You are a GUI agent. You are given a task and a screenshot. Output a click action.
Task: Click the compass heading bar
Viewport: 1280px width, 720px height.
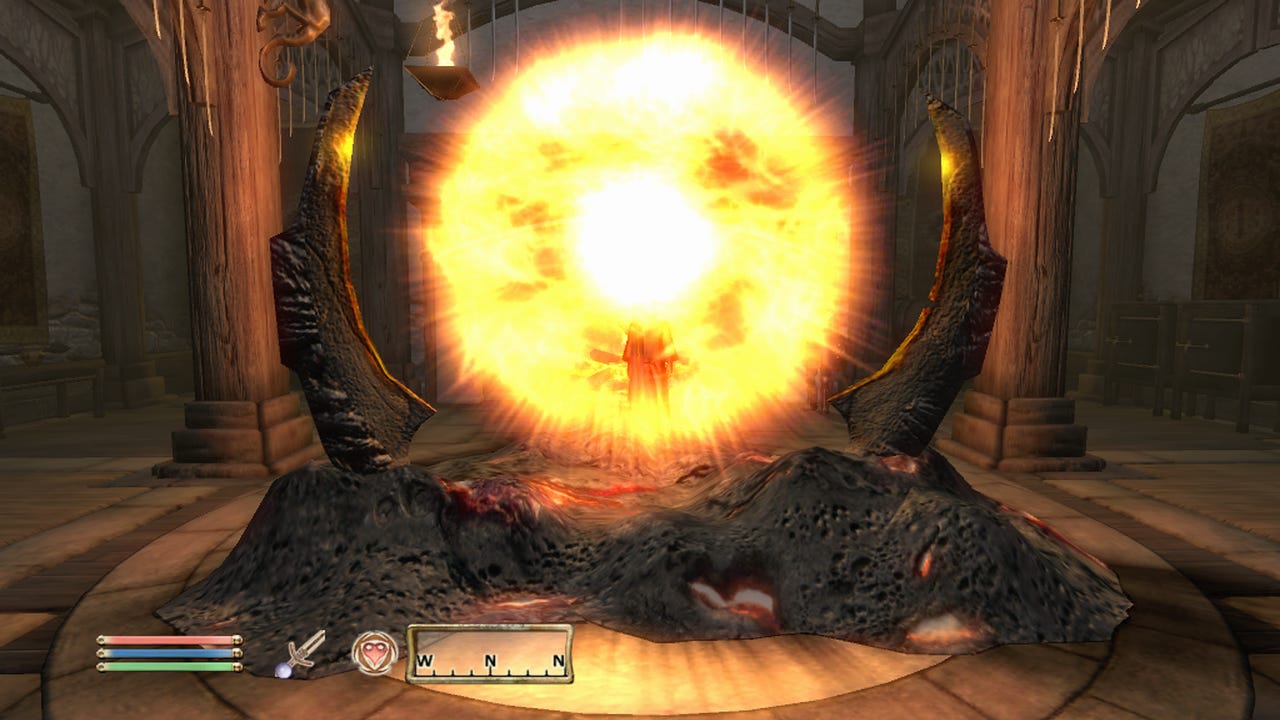pos(490,654)
